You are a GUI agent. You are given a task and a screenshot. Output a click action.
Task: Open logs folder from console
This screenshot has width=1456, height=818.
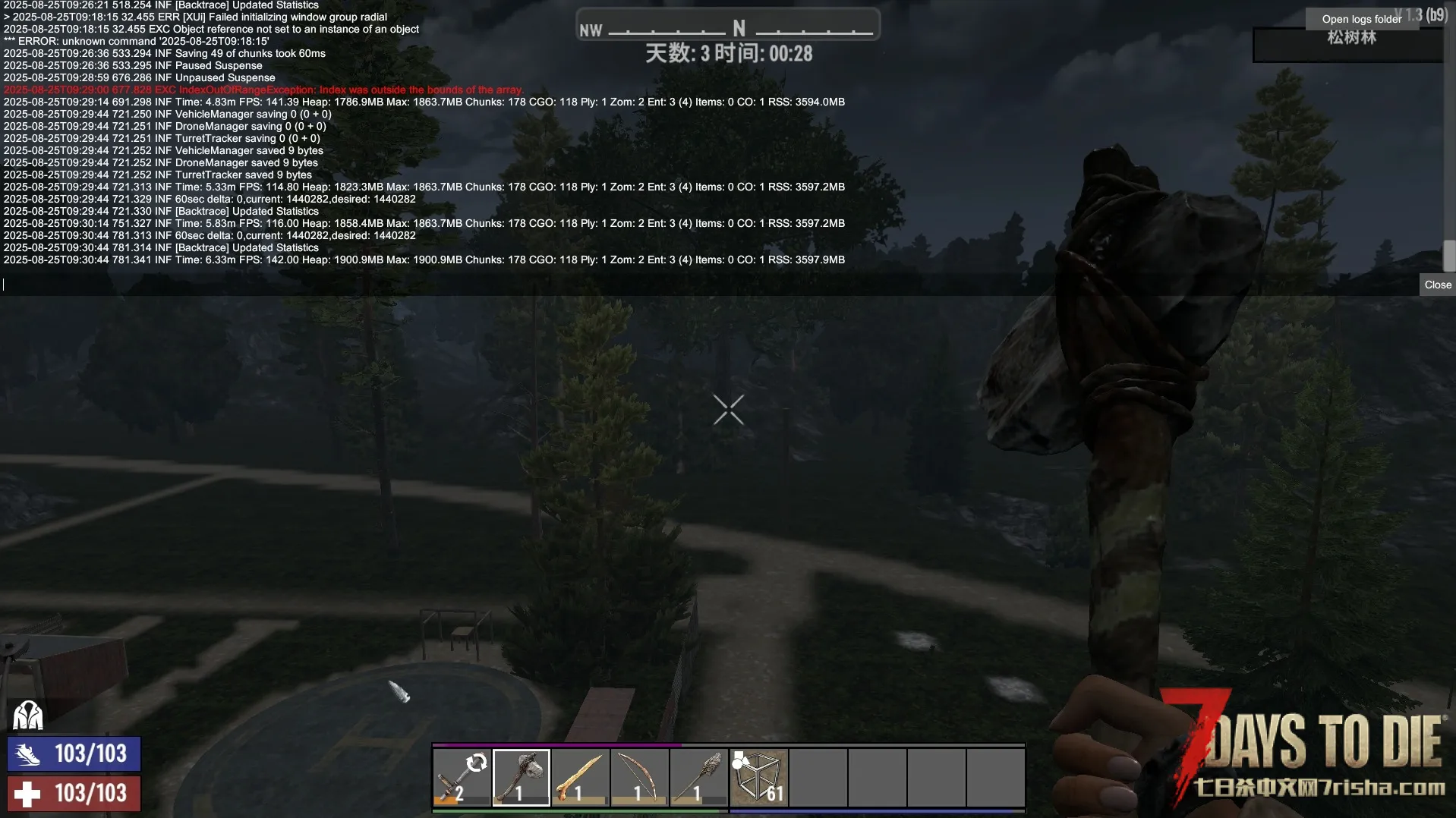[1361, 19]
